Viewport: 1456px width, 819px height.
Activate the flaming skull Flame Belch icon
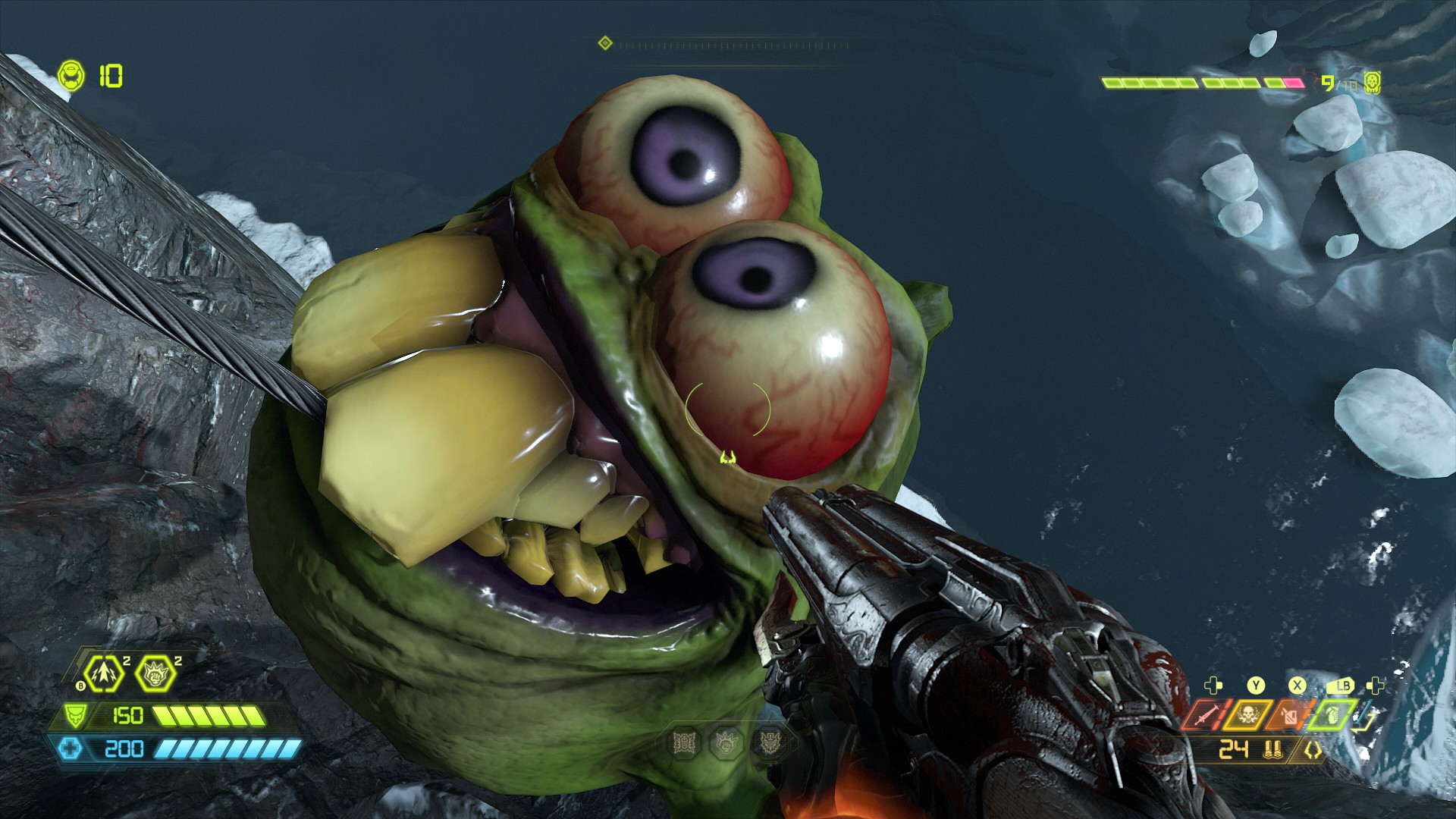pyautogui.click(x=1248, y=714)
